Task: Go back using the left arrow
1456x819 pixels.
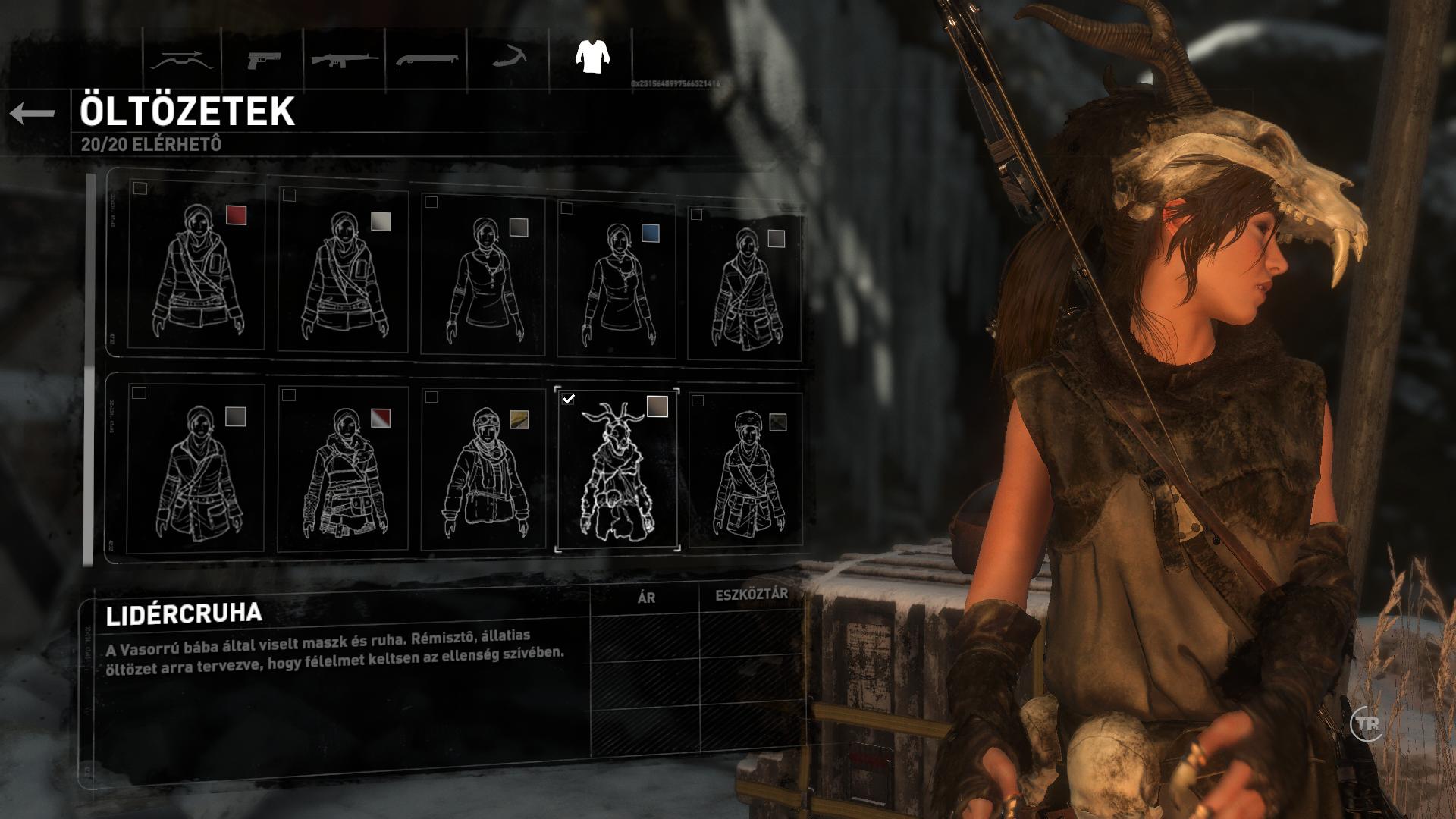Action: pyautogui.click(x=33, y=114)
